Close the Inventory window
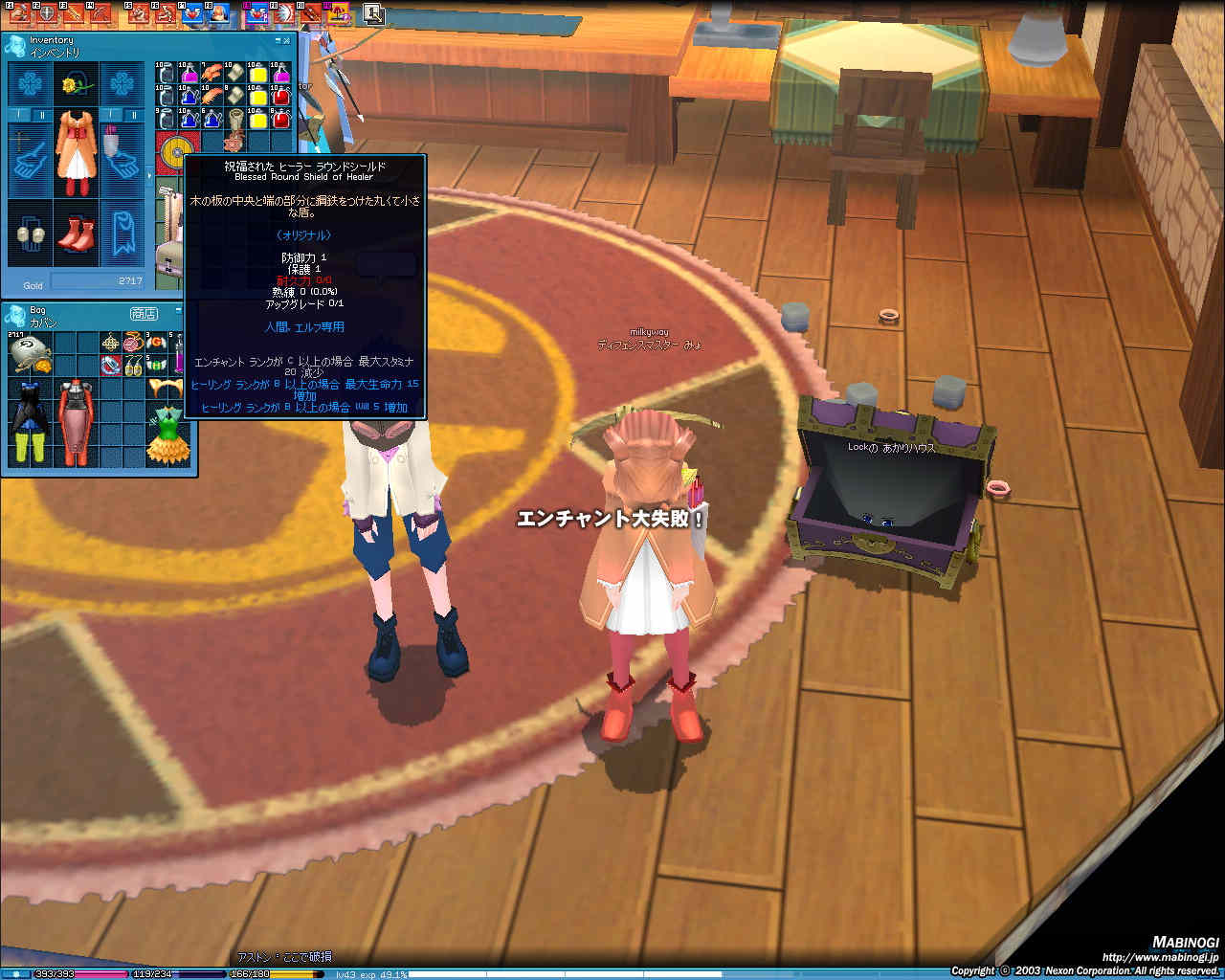The height and width of the screenshot is (980, 1225). [x=288, y=40]
